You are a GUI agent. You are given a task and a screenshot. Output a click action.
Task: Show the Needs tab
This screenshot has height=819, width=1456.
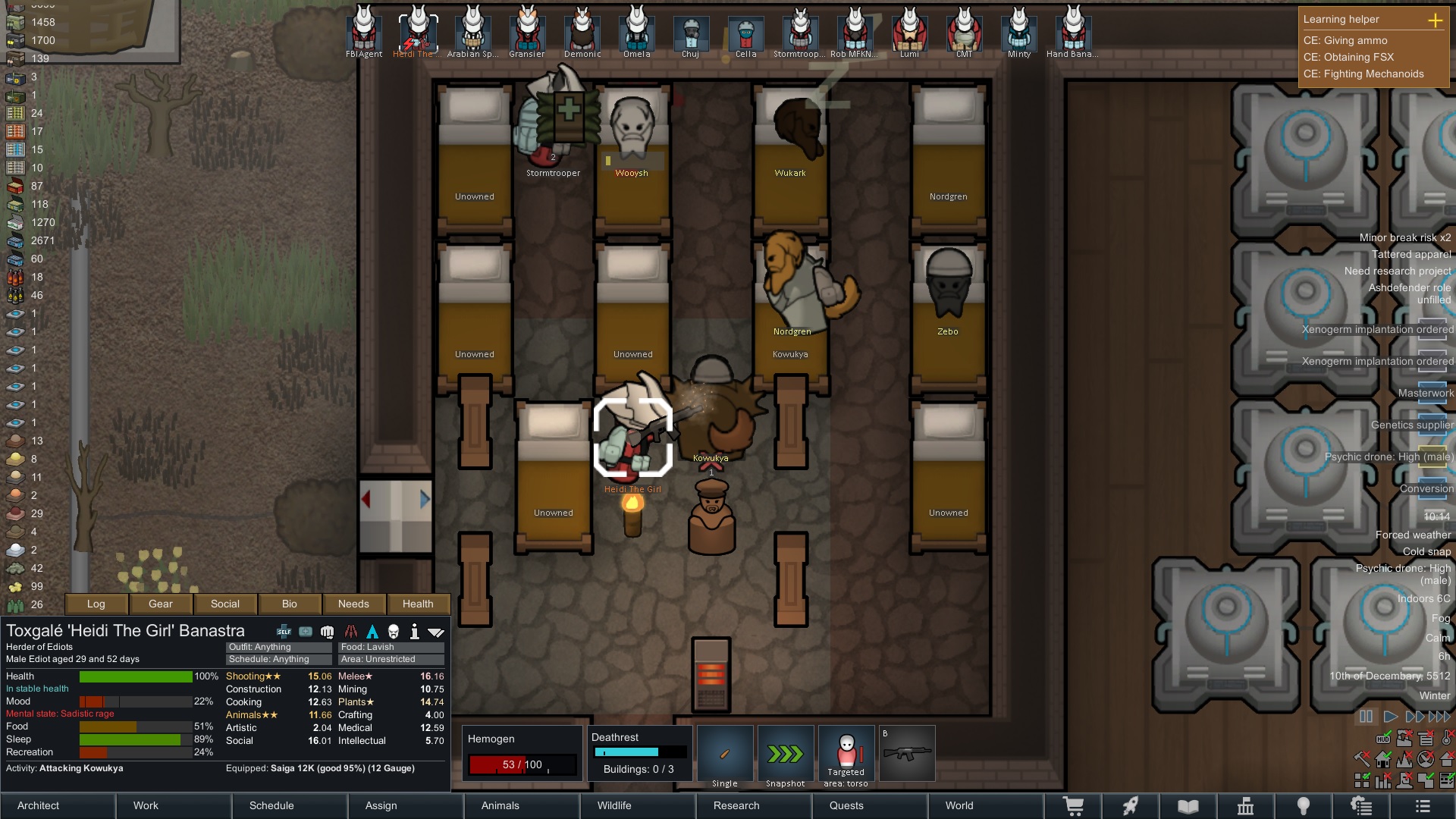[353, 604]
